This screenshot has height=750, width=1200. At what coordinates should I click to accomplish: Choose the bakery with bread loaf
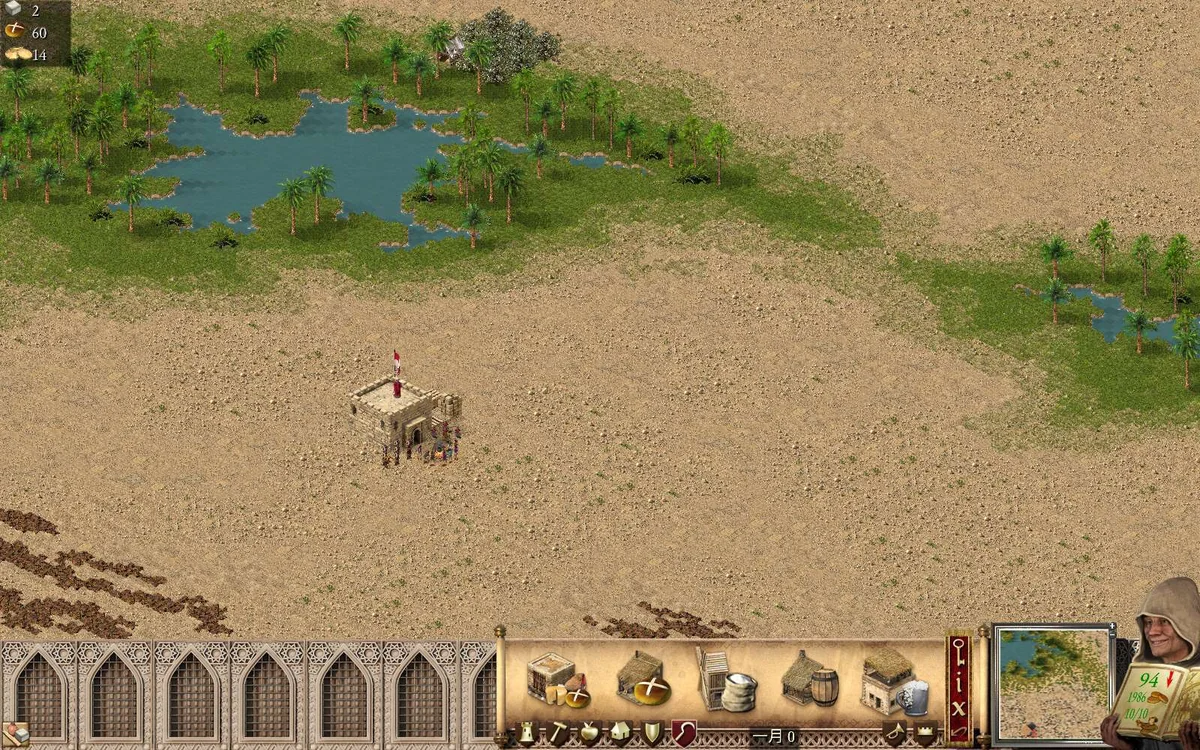(642, 679)
